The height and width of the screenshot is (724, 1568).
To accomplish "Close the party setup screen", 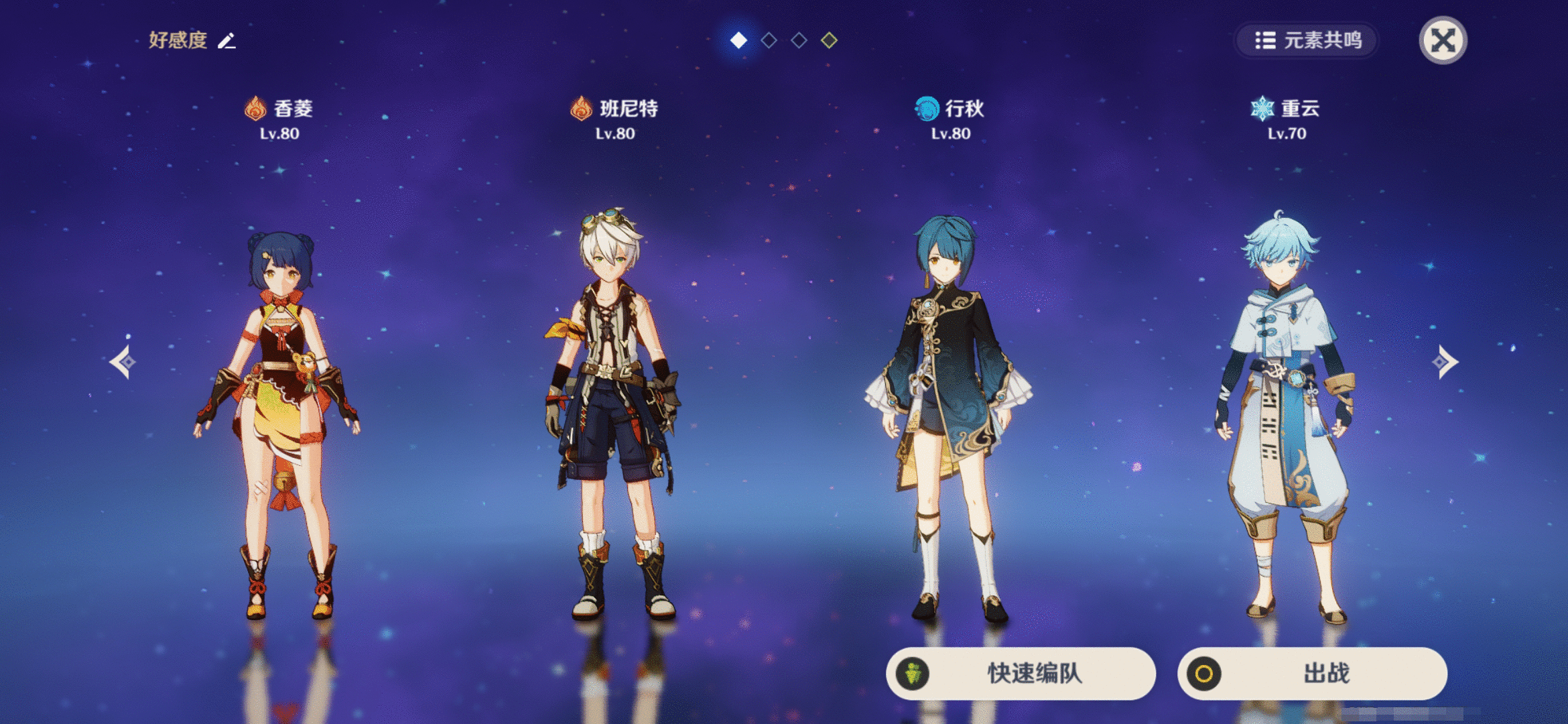I will click(x=1443, y=40).
